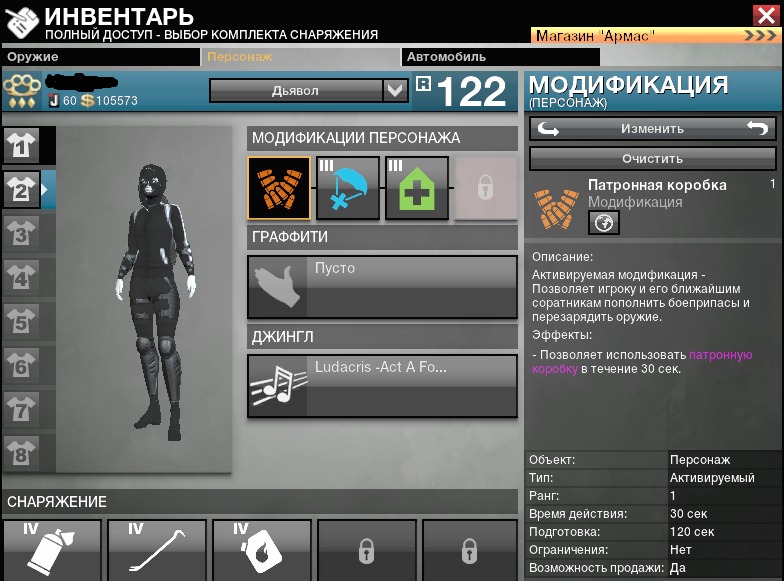Select the fuel canister equipment slot
The height and width of the screenshot is (581, 784).
262,550
